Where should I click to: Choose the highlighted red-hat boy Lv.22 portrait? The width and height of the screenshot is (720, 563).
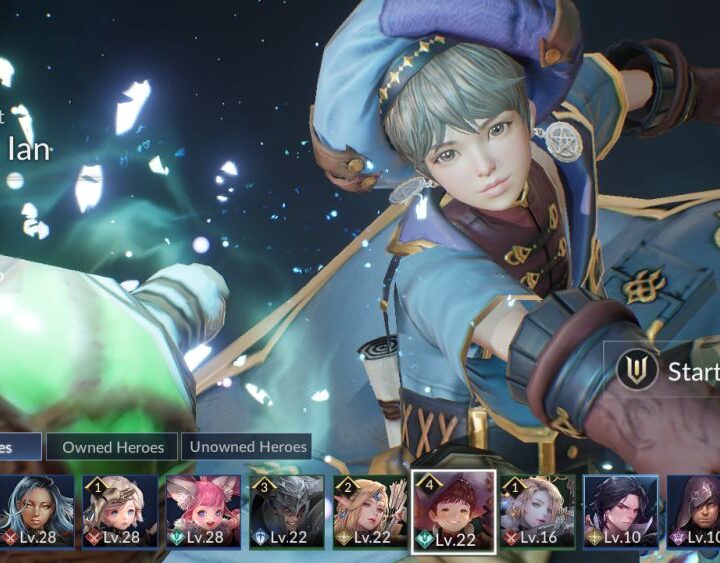pos(453,511)
